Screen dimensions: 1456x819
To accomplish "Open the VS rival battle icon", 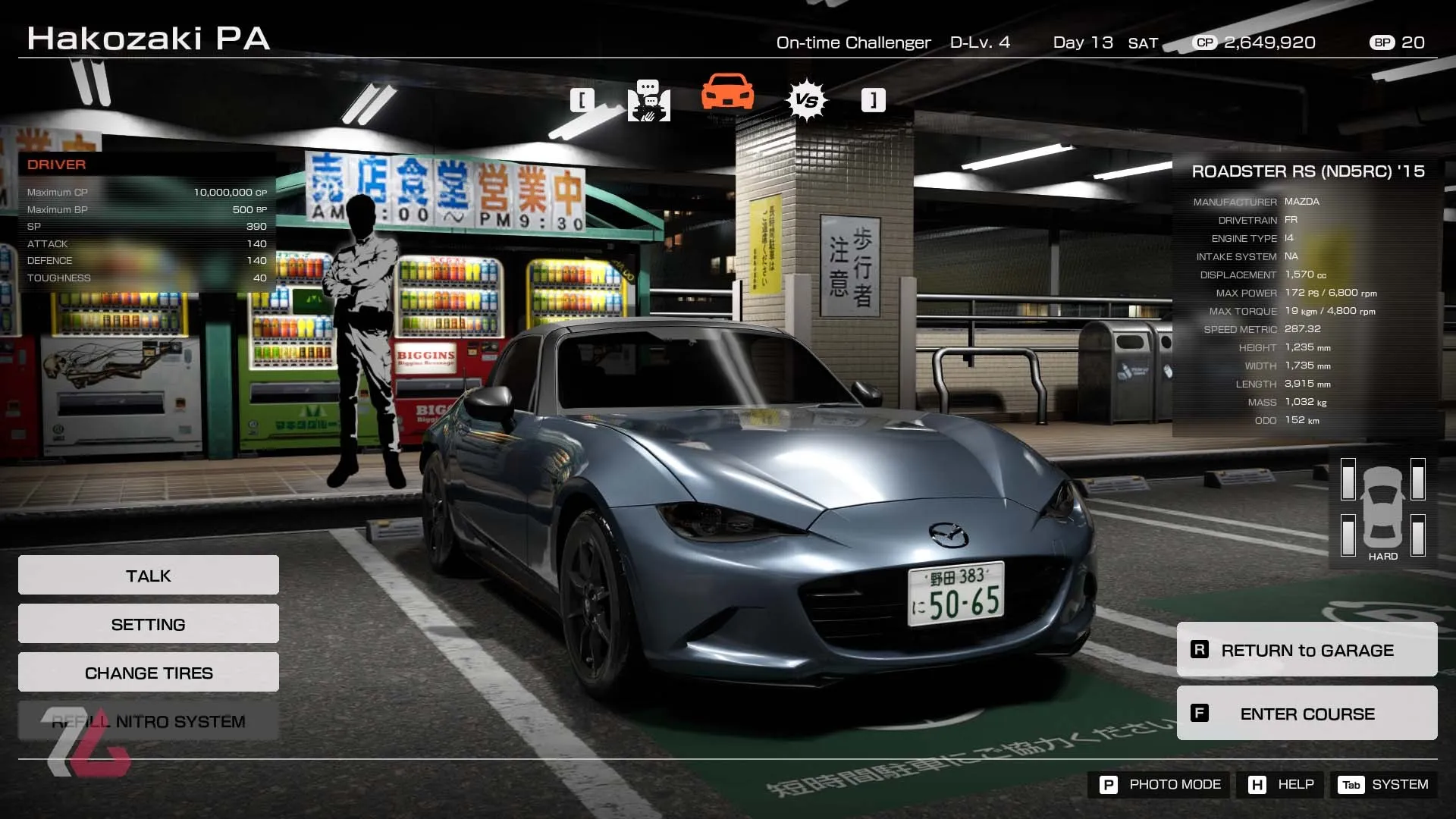I will coord(806,99).
